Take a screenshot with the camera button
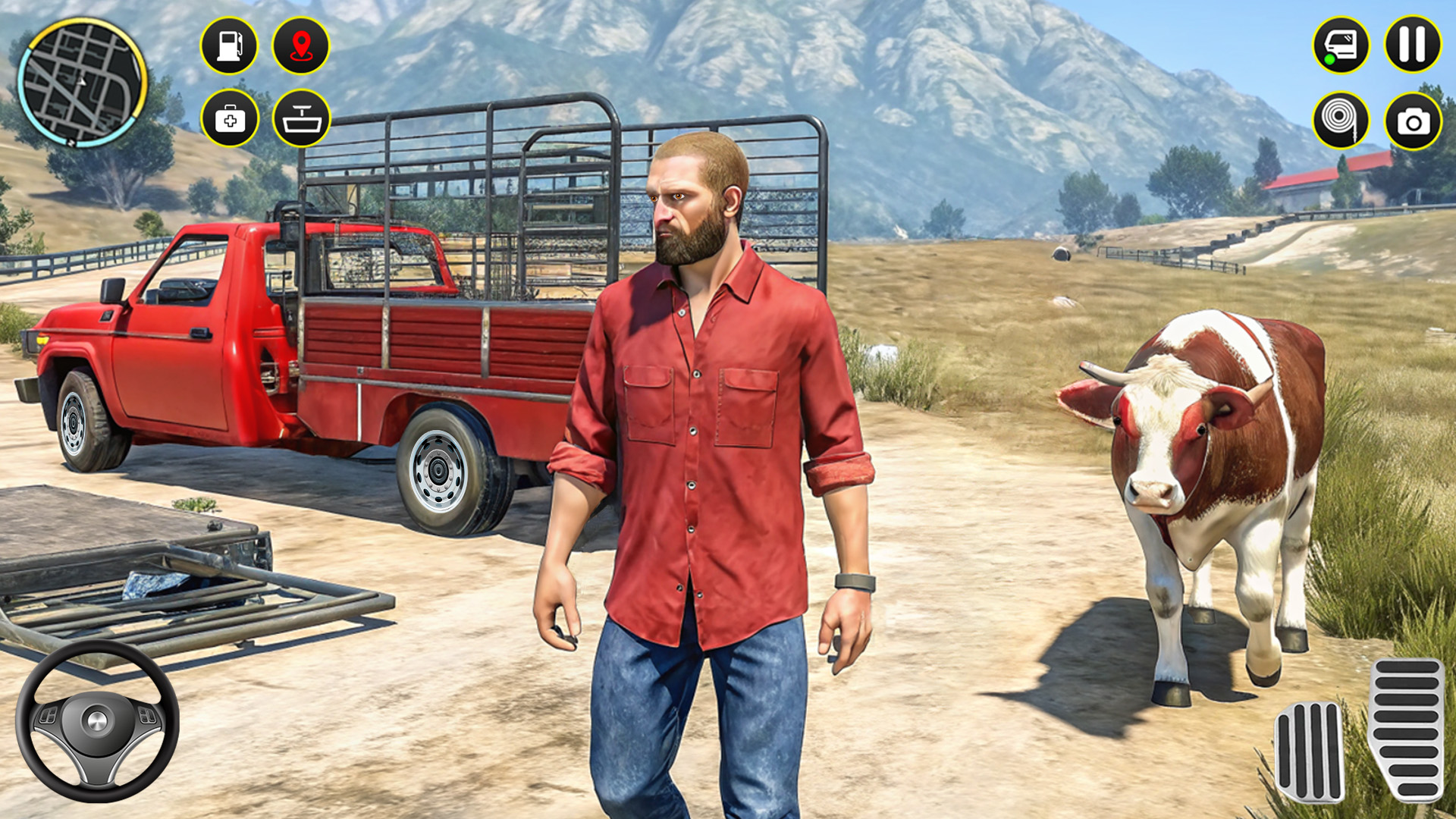The width and height of the screenshot is (1456, 819). click(1413, 120)
